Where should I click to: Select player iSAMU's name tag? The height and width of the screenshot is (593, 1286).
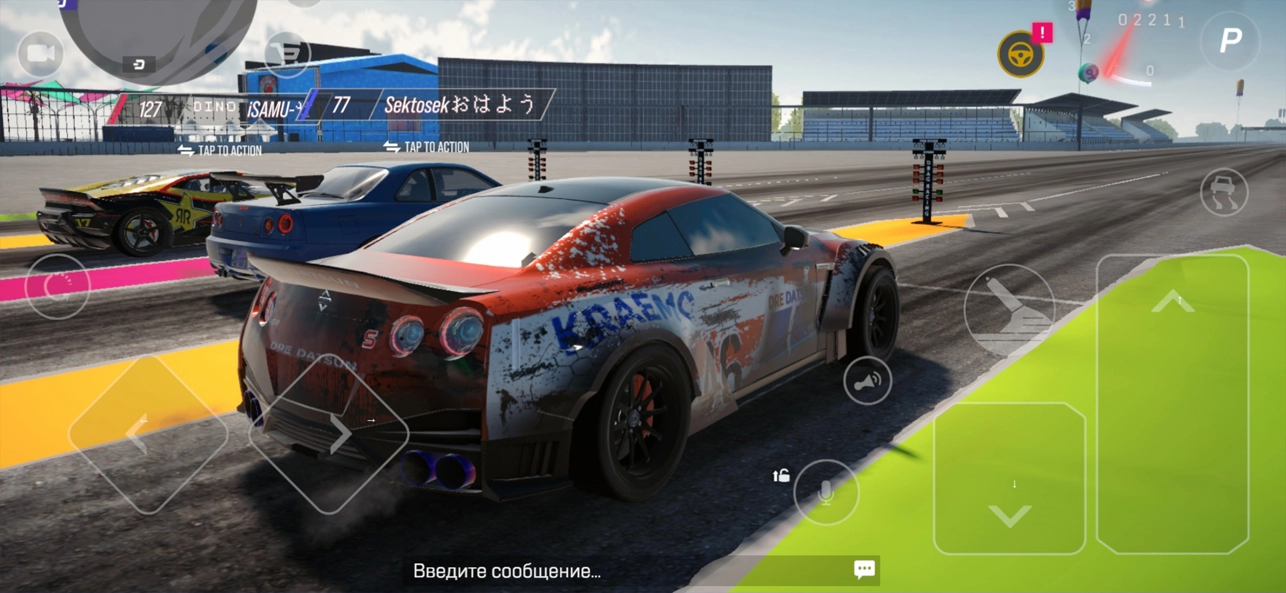270,106
